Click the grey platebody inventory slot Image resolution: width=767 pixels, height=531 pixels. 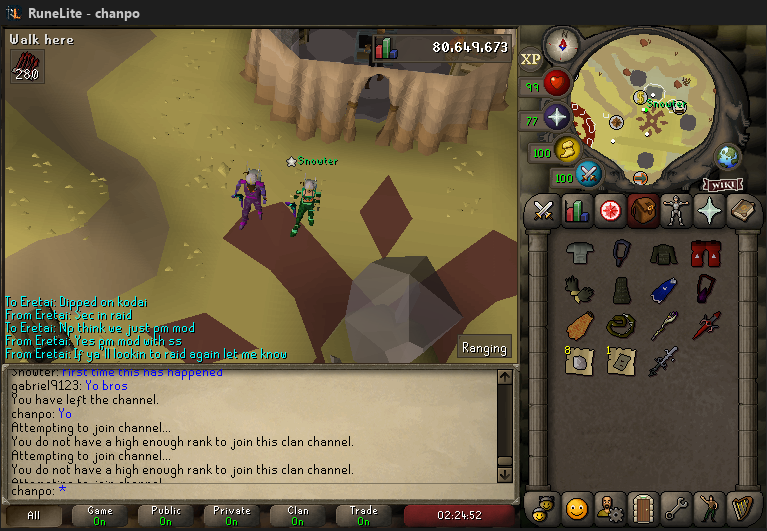(x=579, y=254)
